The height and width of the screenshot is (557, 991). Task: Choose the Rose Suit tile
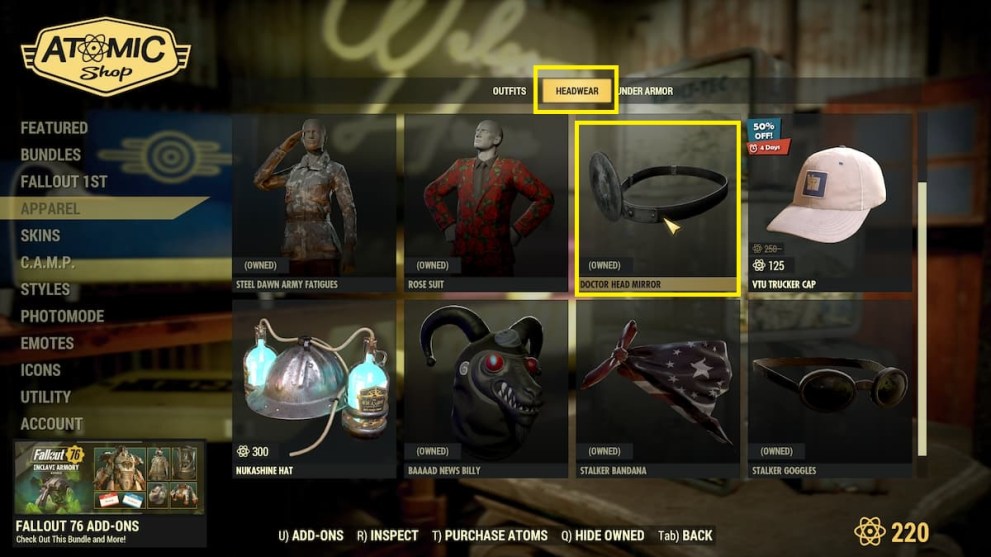(x=486, y=202)
